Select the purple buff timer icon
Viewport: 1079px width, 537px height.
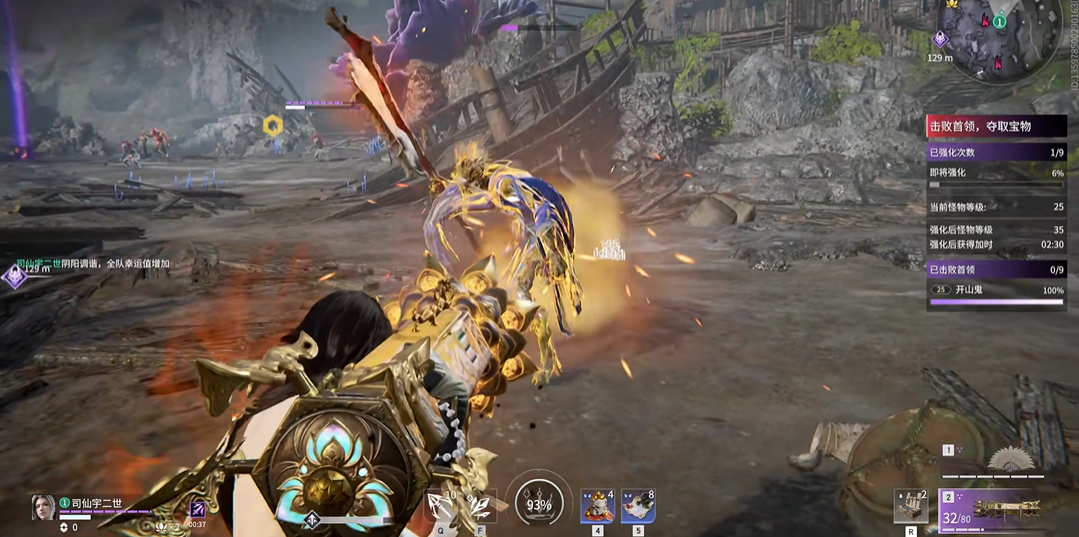click(198, 509)
